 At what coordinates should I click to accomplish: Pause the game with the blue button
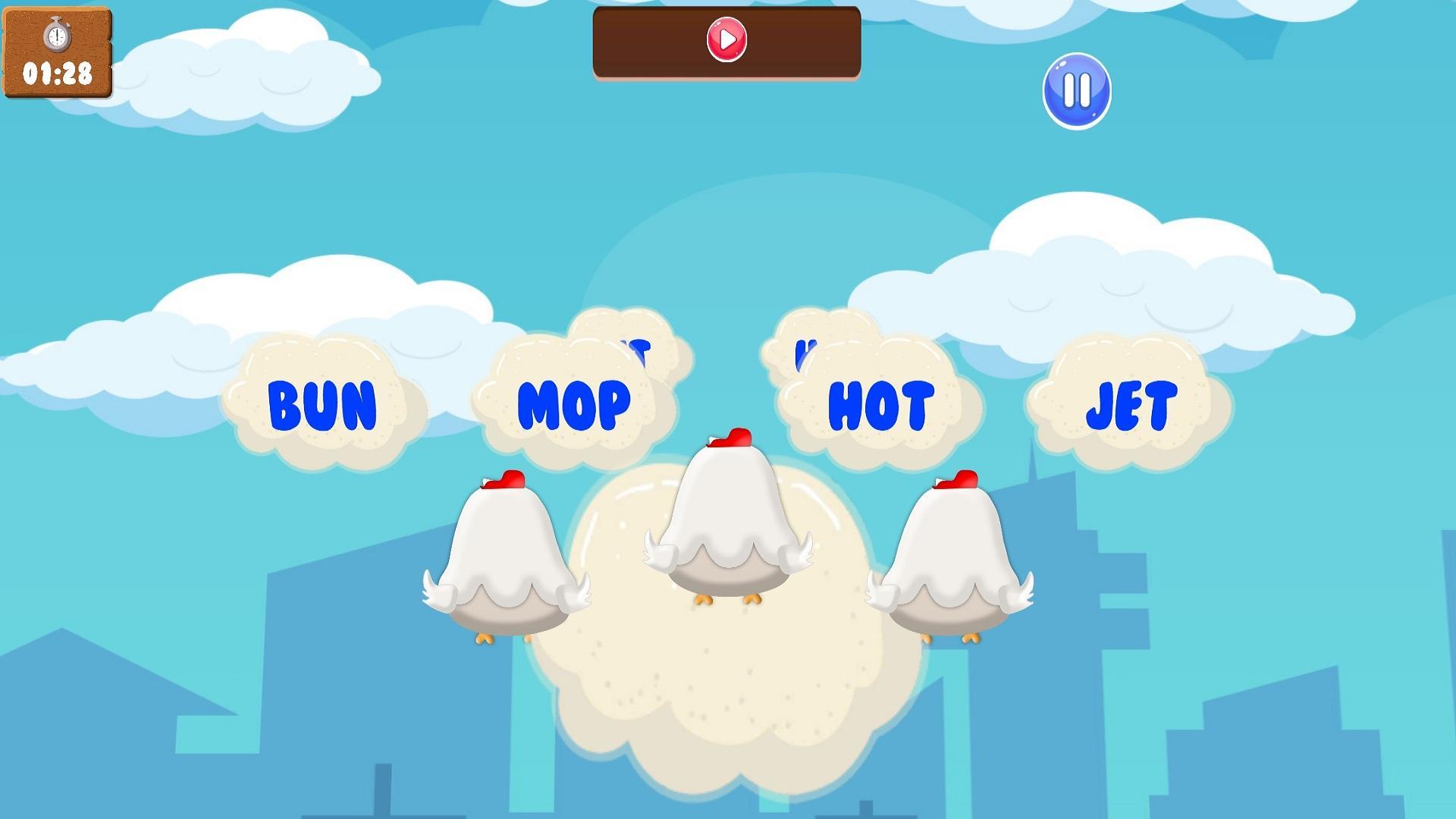click(1076, 91)
